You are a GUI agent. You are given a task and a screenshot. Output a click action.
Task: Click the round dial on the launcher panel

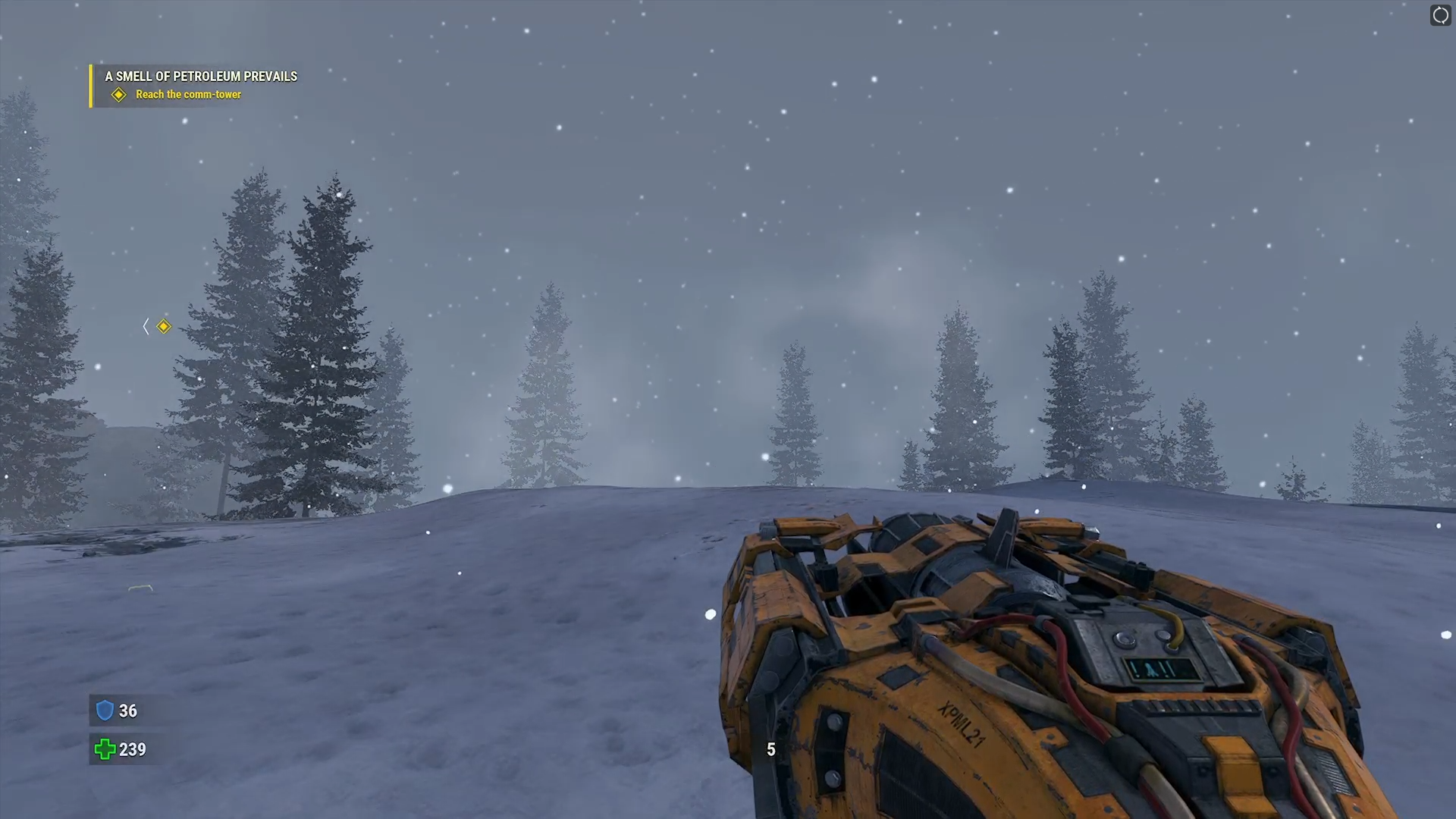(1125, 639)
